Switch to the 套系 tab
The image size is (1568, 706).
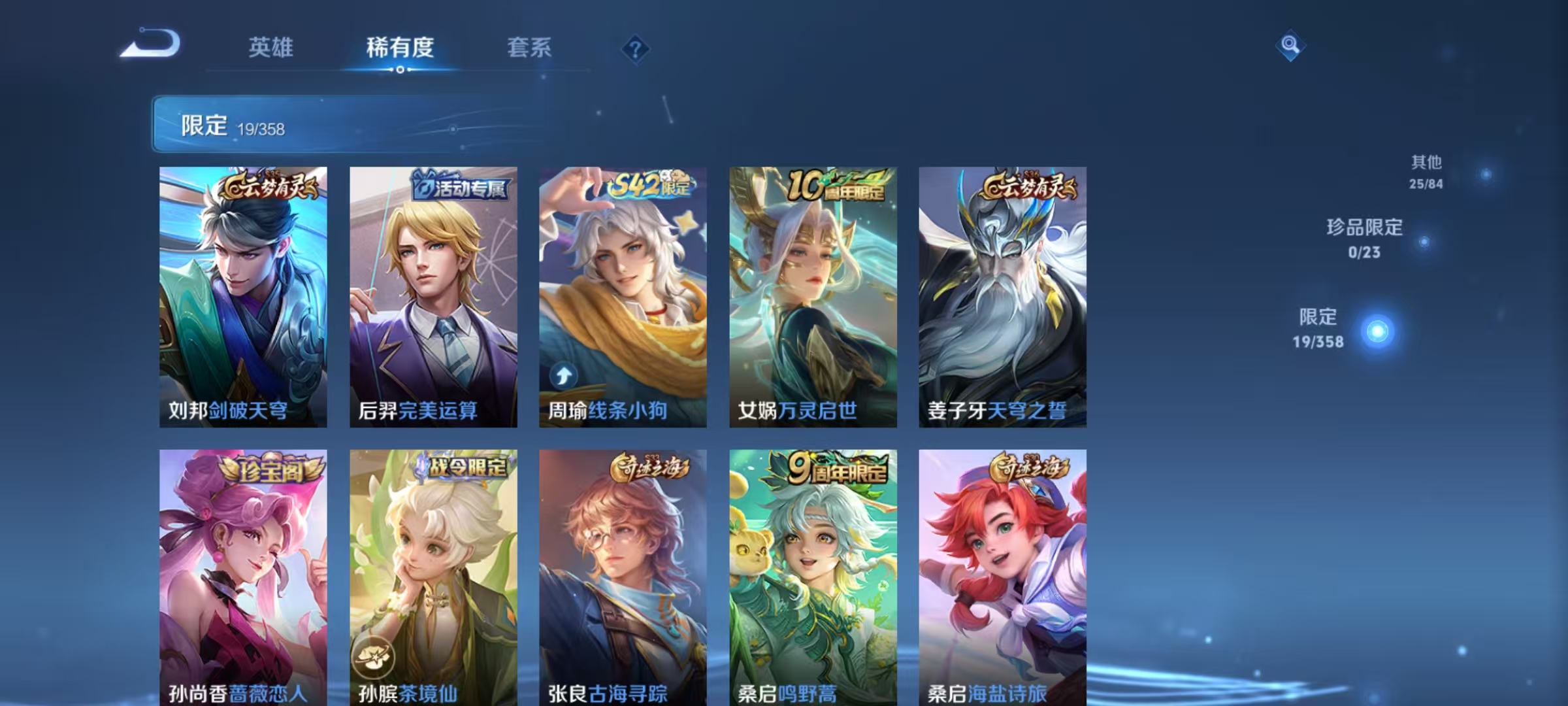tap(529, 47)
